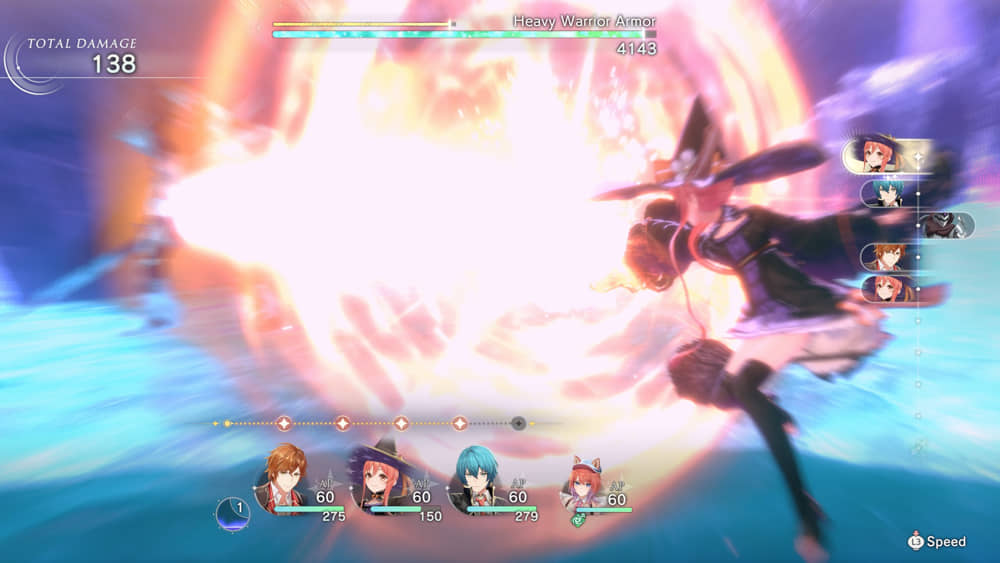1000x563 pixels.
Task: Choose the brown-haired swordsman's turn order entry
Action: pyautogui.click(x=886, y=258)
